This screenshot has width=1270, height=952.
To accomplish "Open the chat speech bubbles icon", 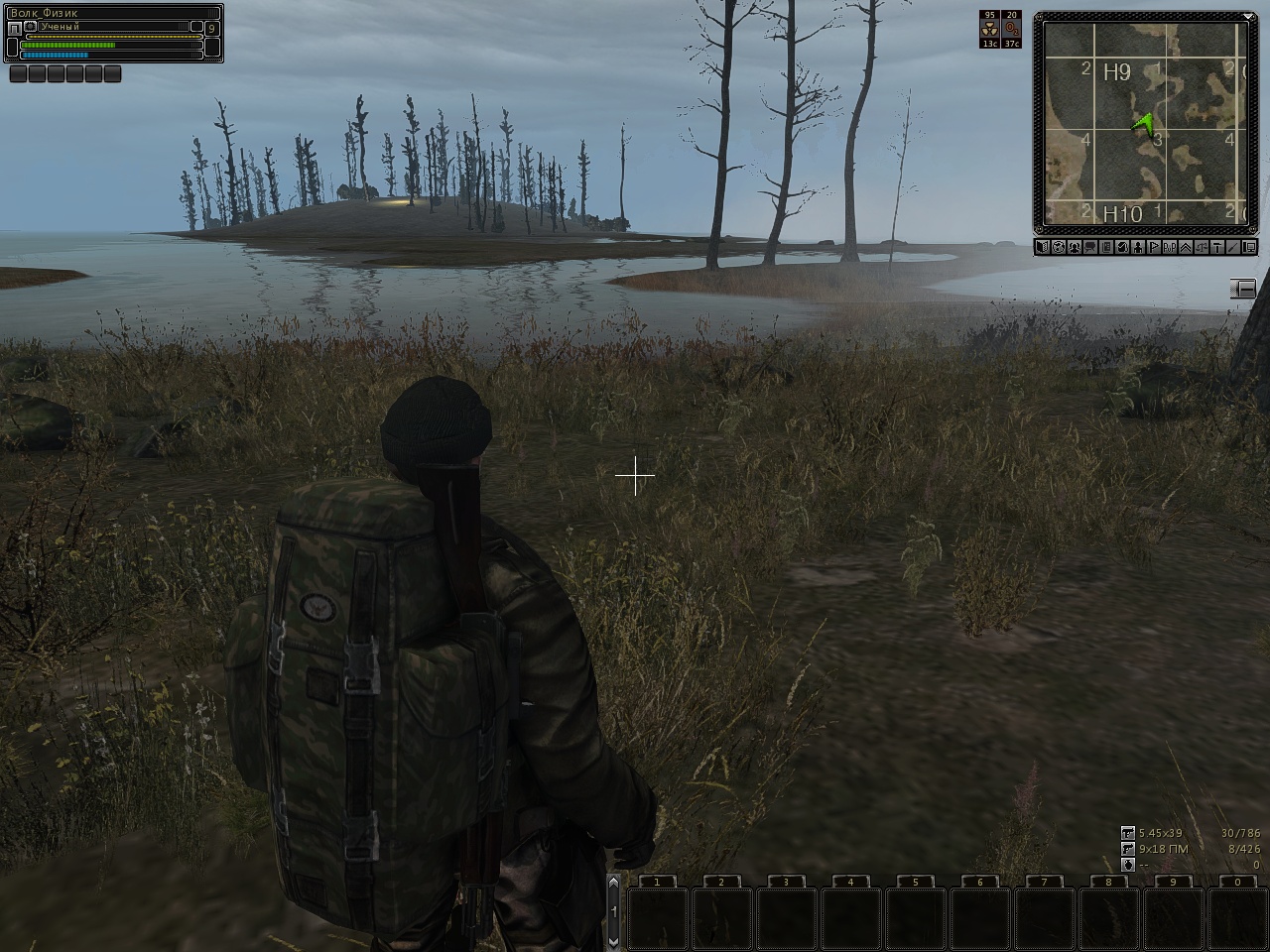I will [x=1090, y=247].
